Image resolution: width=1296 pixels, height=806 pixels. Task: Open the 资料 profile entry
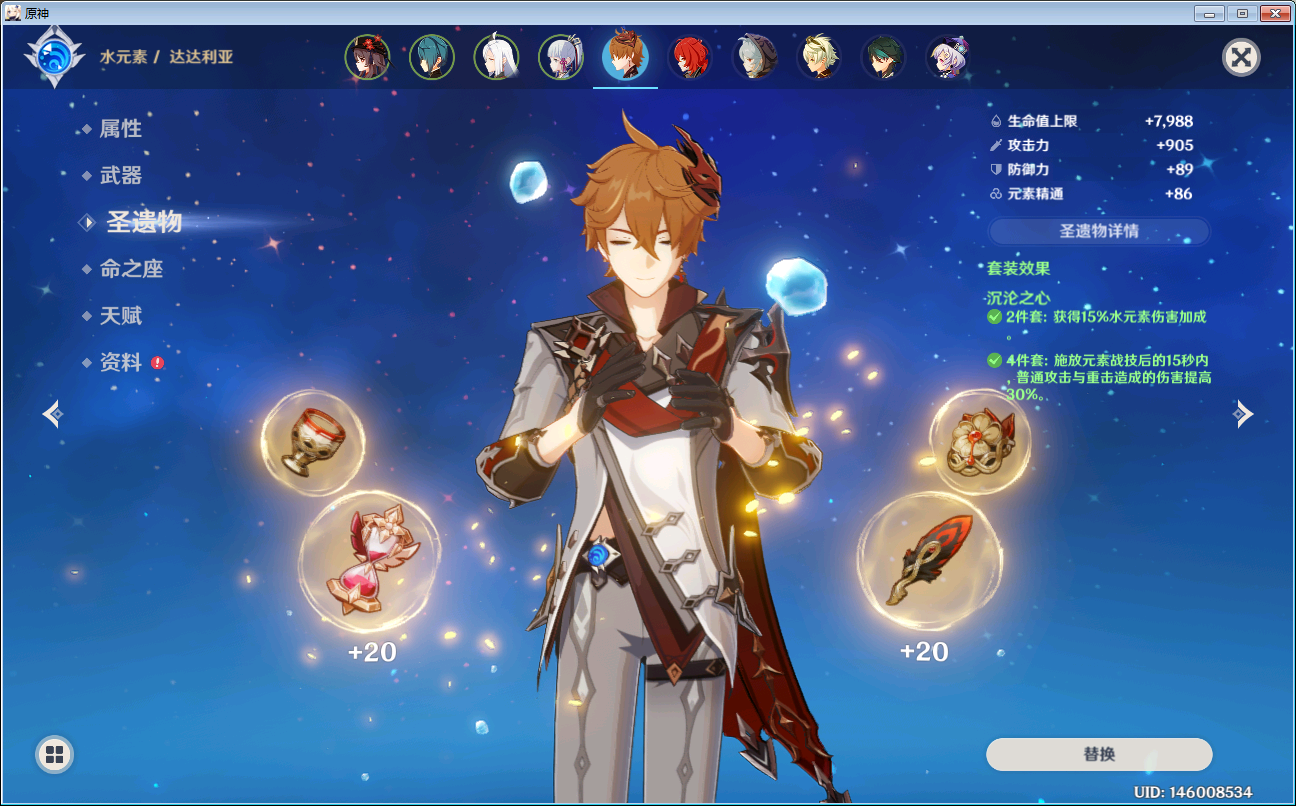[120, 363]
